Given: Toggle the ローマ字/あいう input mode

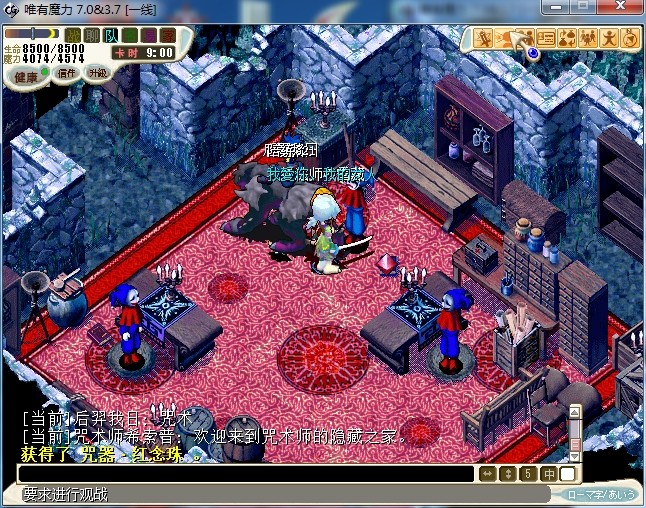Looking at the screenshot, I should pyautogui.click(x=600, y=494).
